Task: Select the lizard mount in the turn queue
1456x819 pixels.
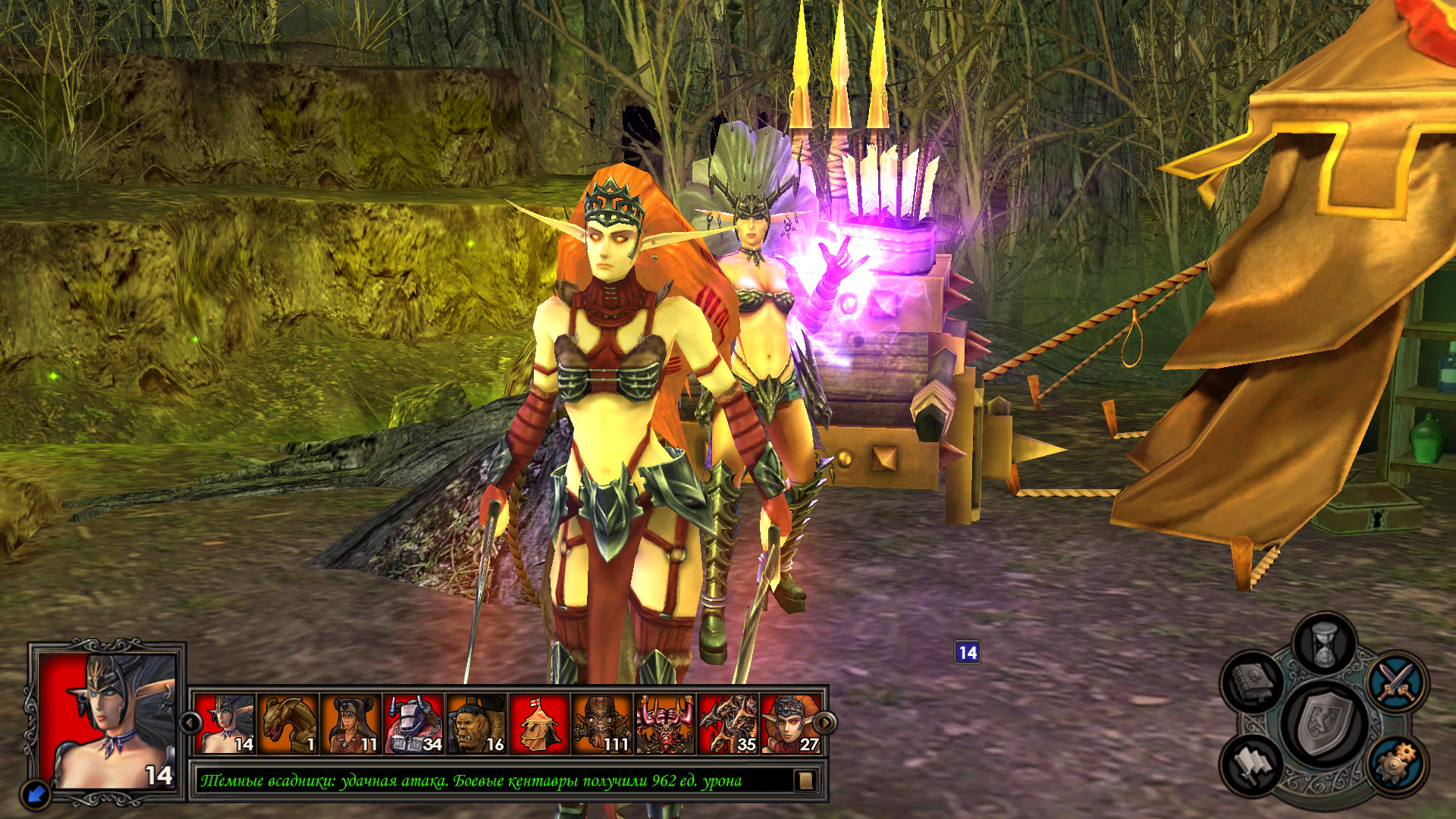Action: [x=288, y=724]
